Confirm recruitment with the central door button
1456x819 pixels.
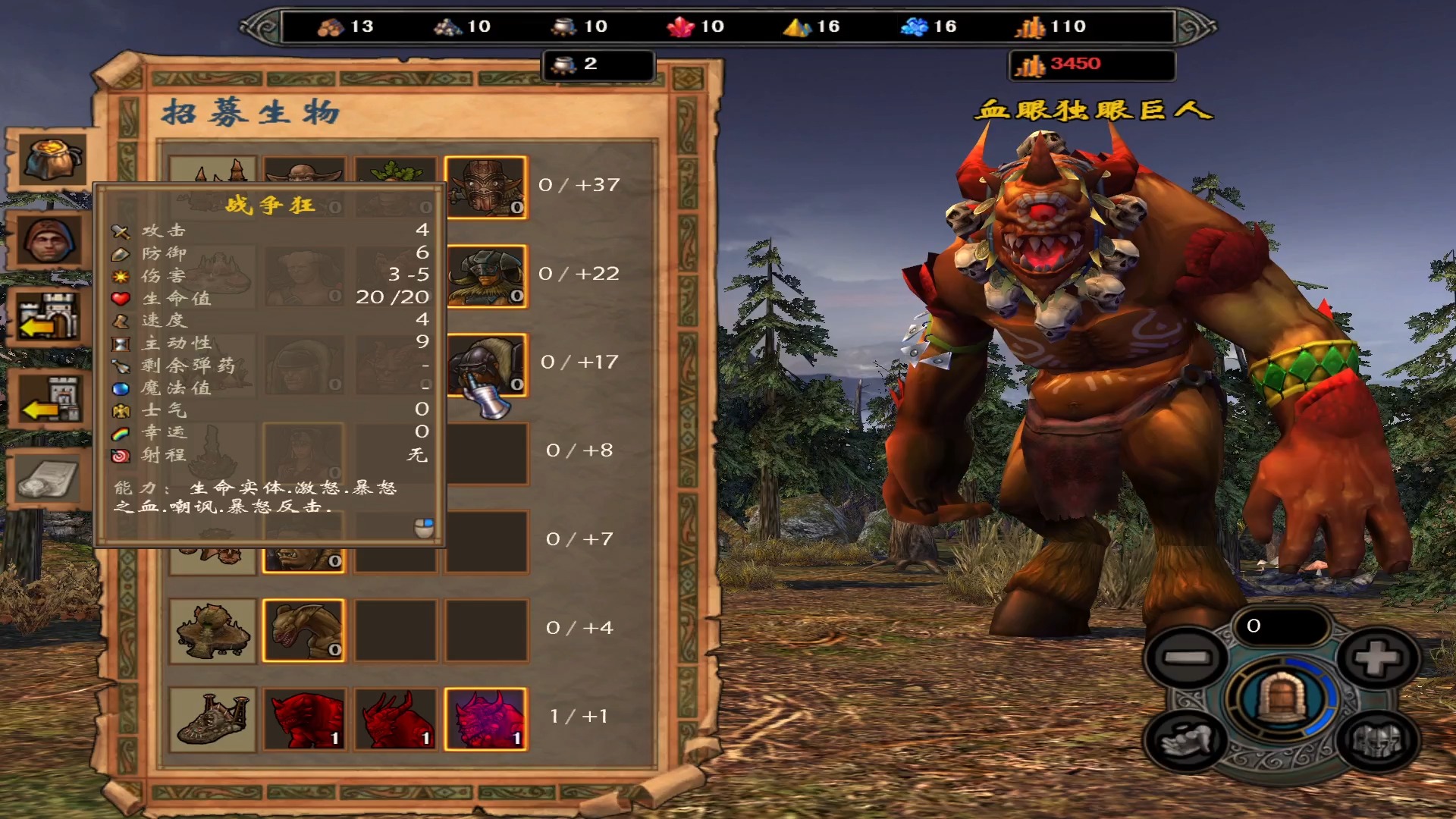pyautogui.click(x=1281, y=698)
